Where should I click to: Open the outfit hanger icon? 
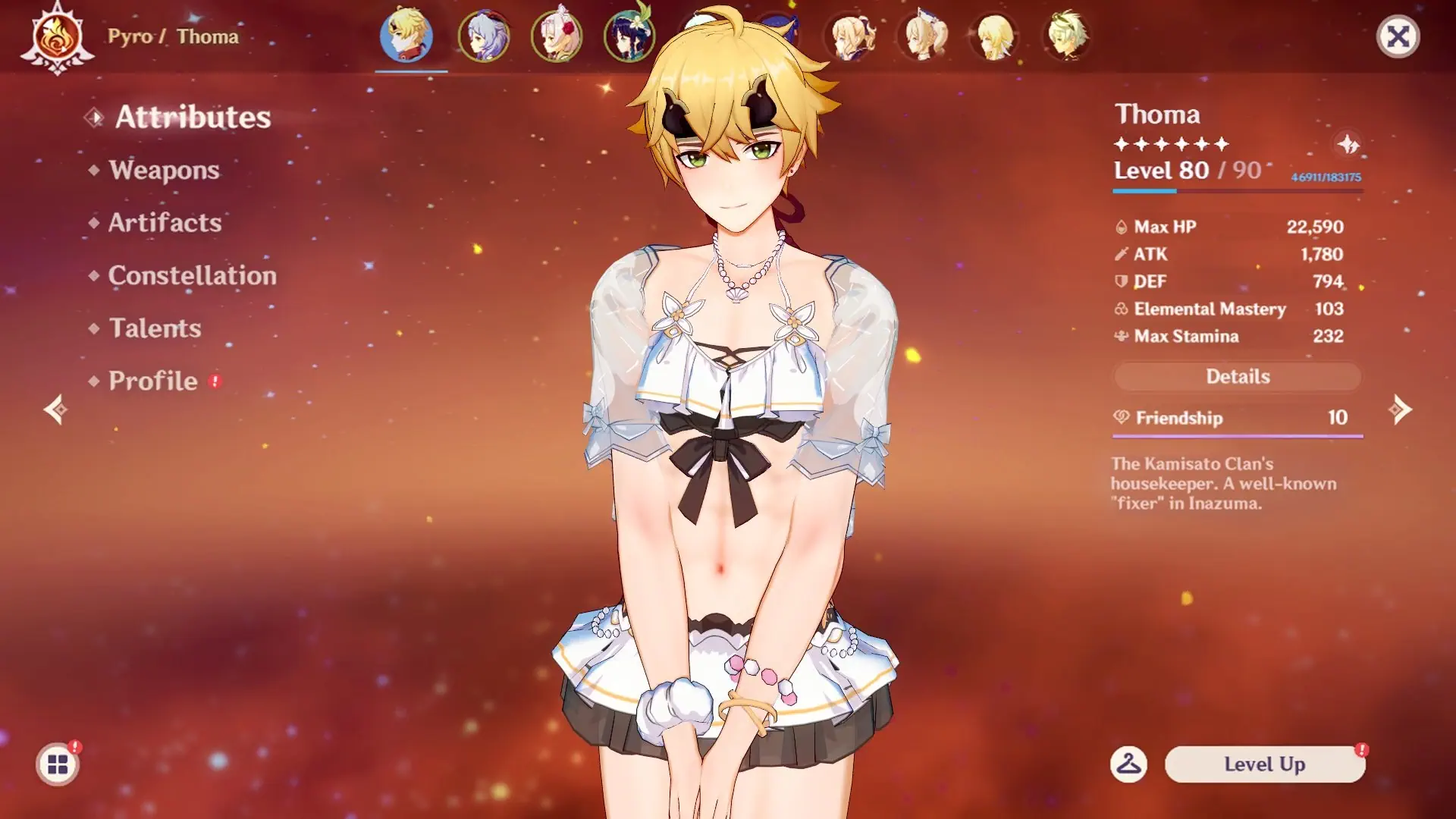click(x=1128, y=764)
